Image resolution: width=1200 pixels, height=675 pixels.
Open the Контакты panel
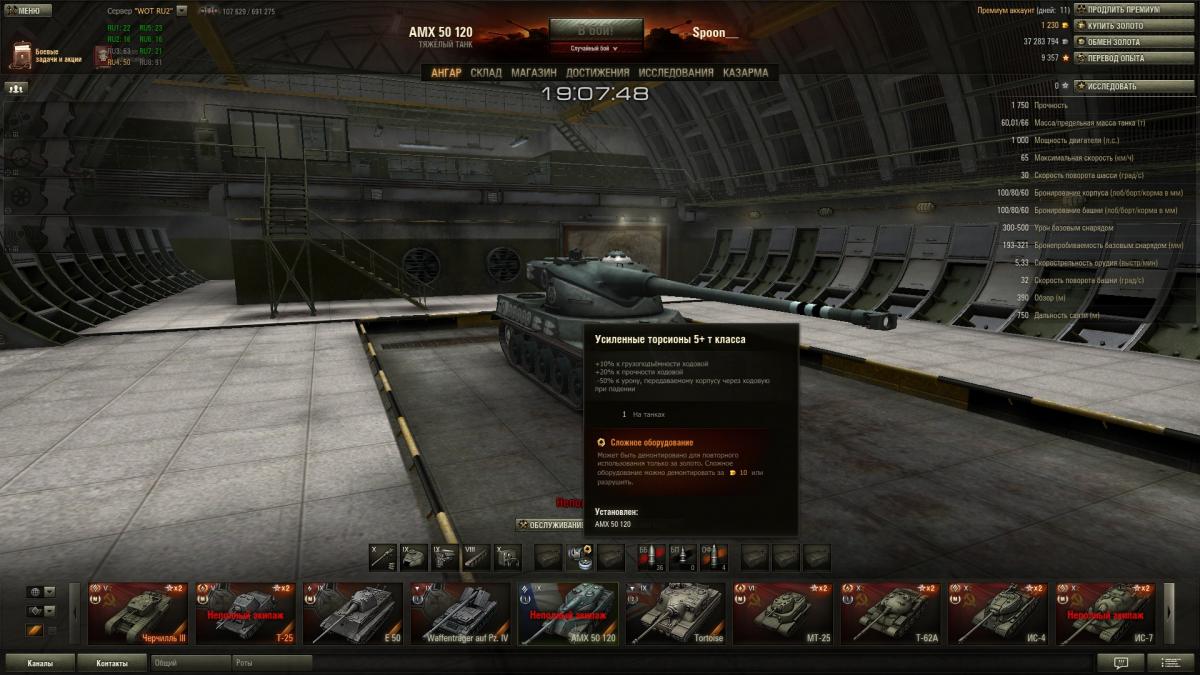point(112,663)
